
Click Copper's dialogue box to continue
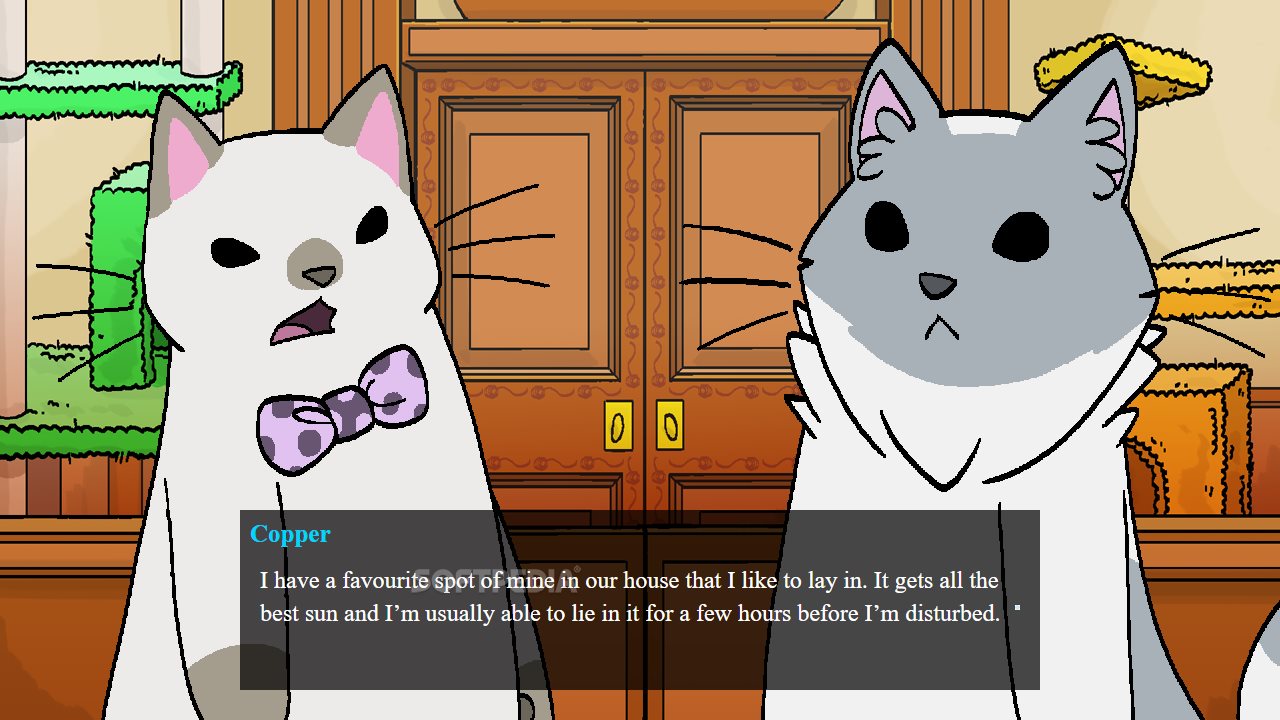[x=639, y=600]
